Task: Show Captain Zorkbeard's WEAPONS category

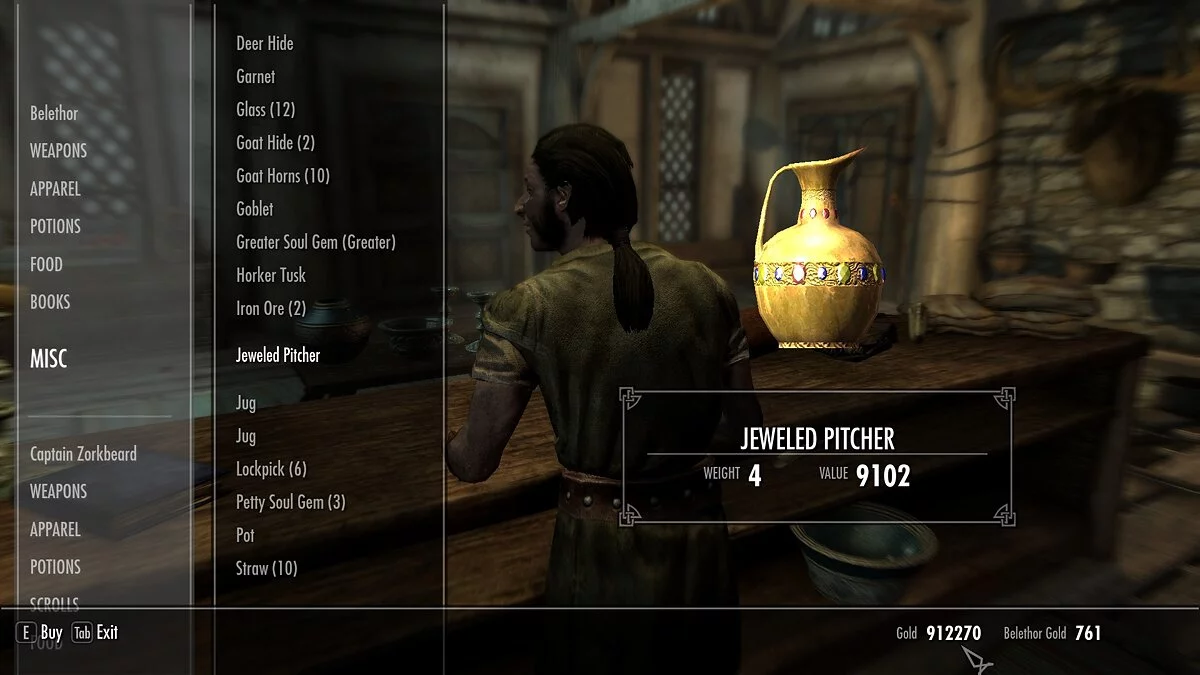Action: (x=58, y=491)
